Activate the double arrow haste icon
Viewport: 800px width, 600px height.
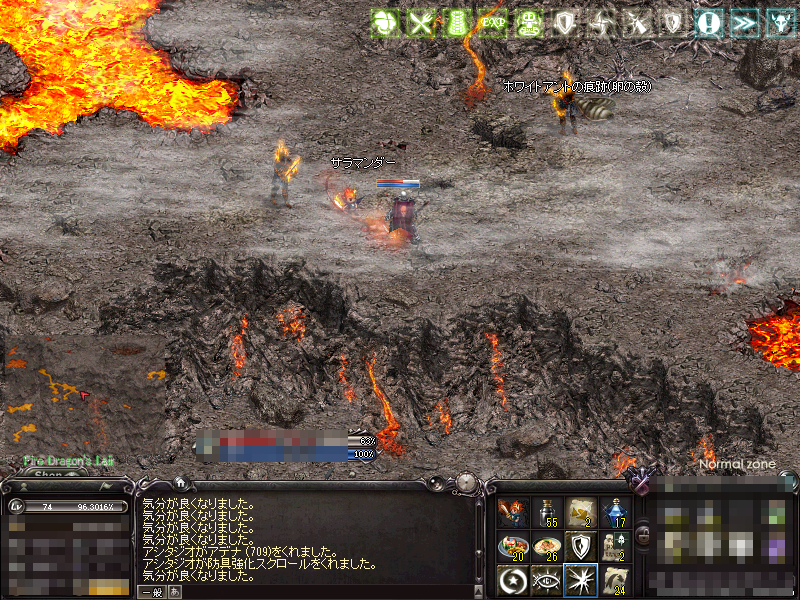[744, 23]
